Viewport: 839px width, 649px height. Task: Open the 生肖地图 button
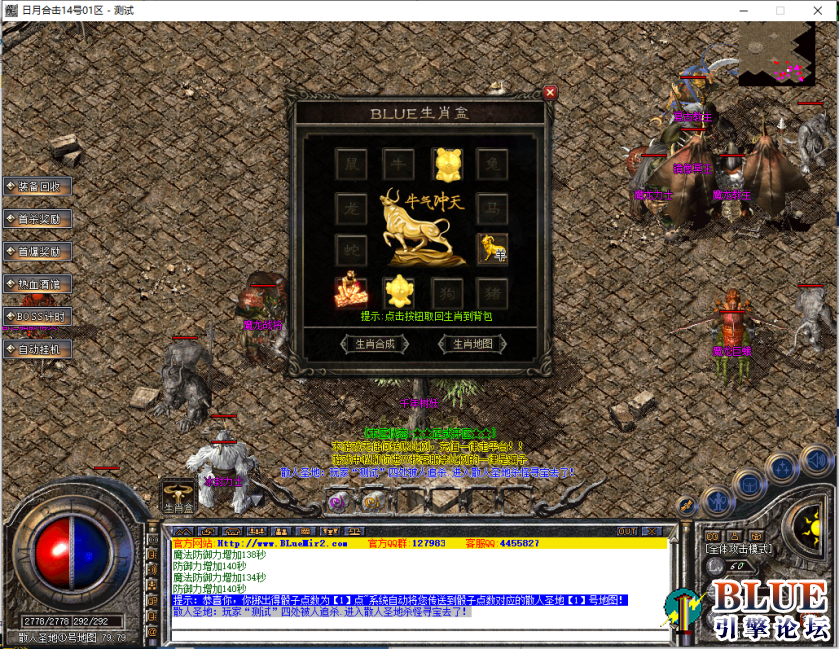click(473, 344)
